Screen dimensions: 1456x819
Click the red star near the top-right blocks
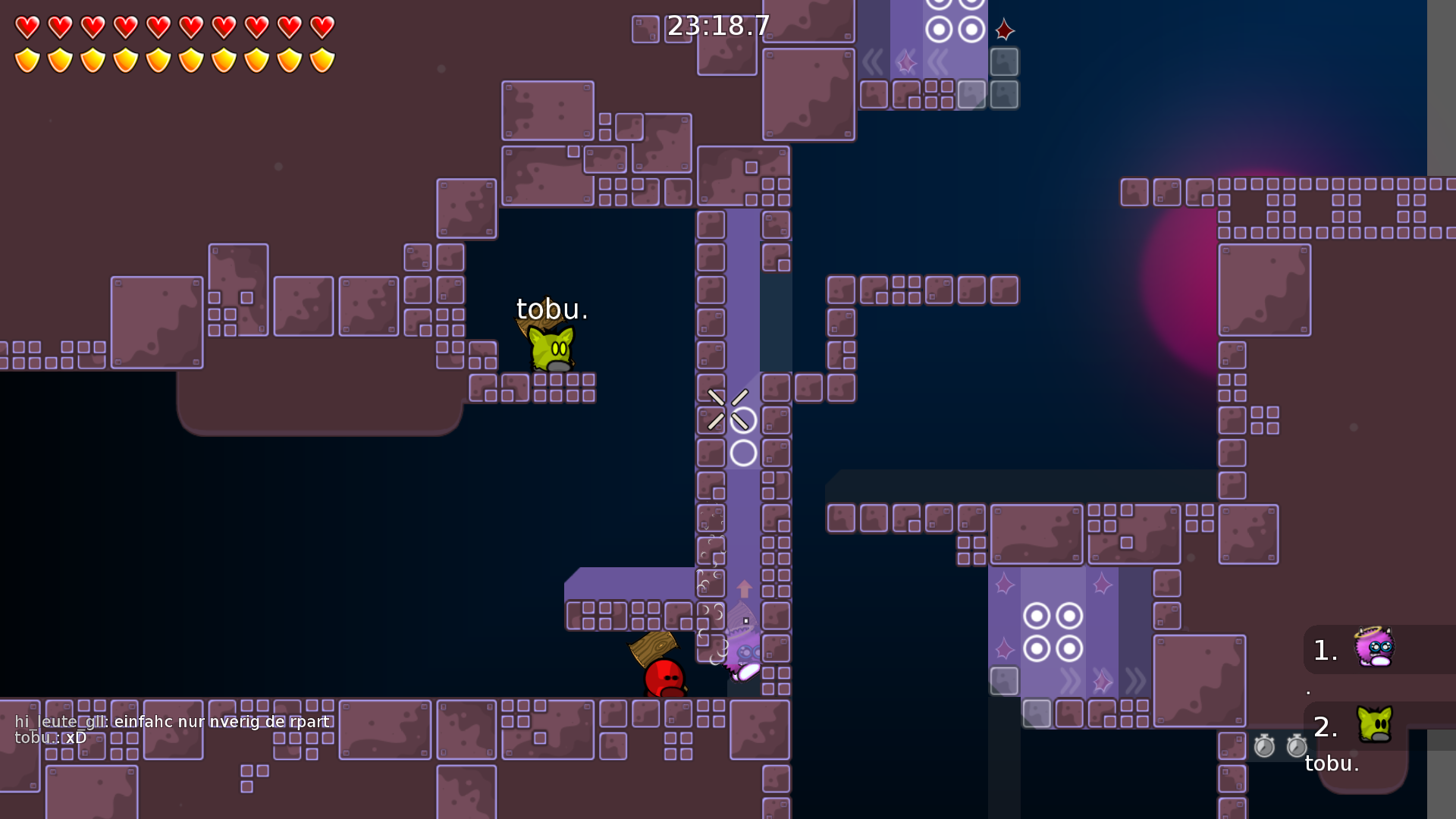coord(1005,30)
